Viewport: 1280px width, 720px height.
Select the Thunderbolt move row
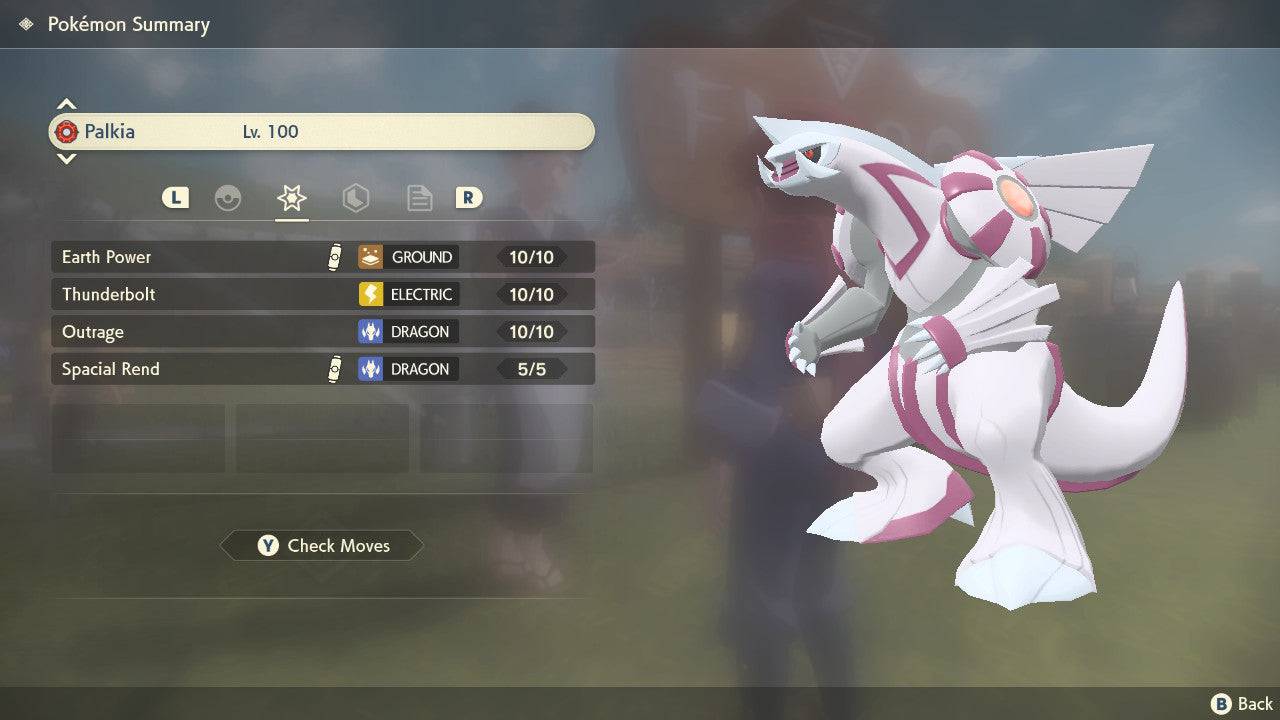coord(200,294)
